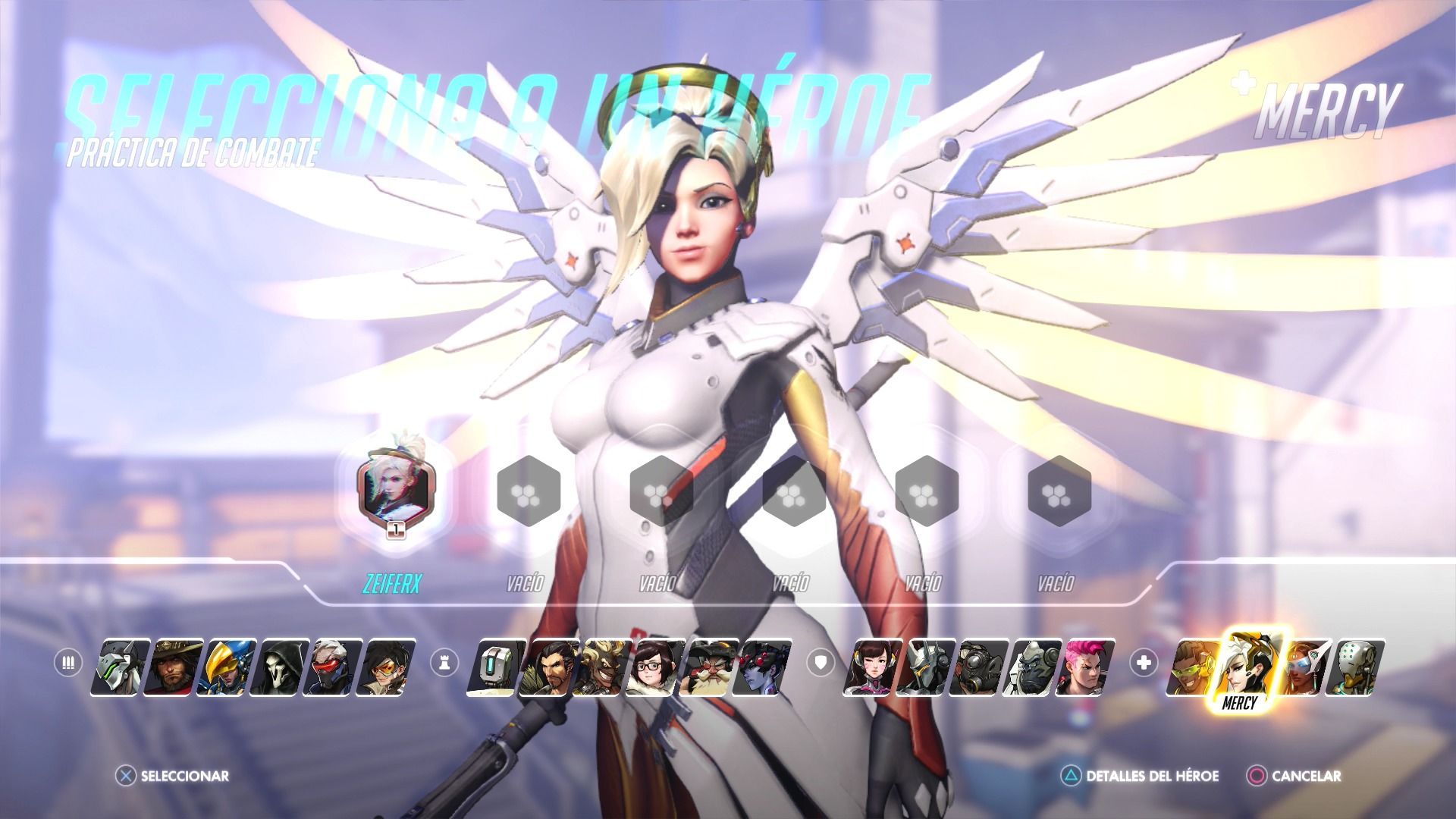Select the Bastion robot portrait
This screenshot has height=819, width=1456.
pyautogui.click(x=495, y=667)
